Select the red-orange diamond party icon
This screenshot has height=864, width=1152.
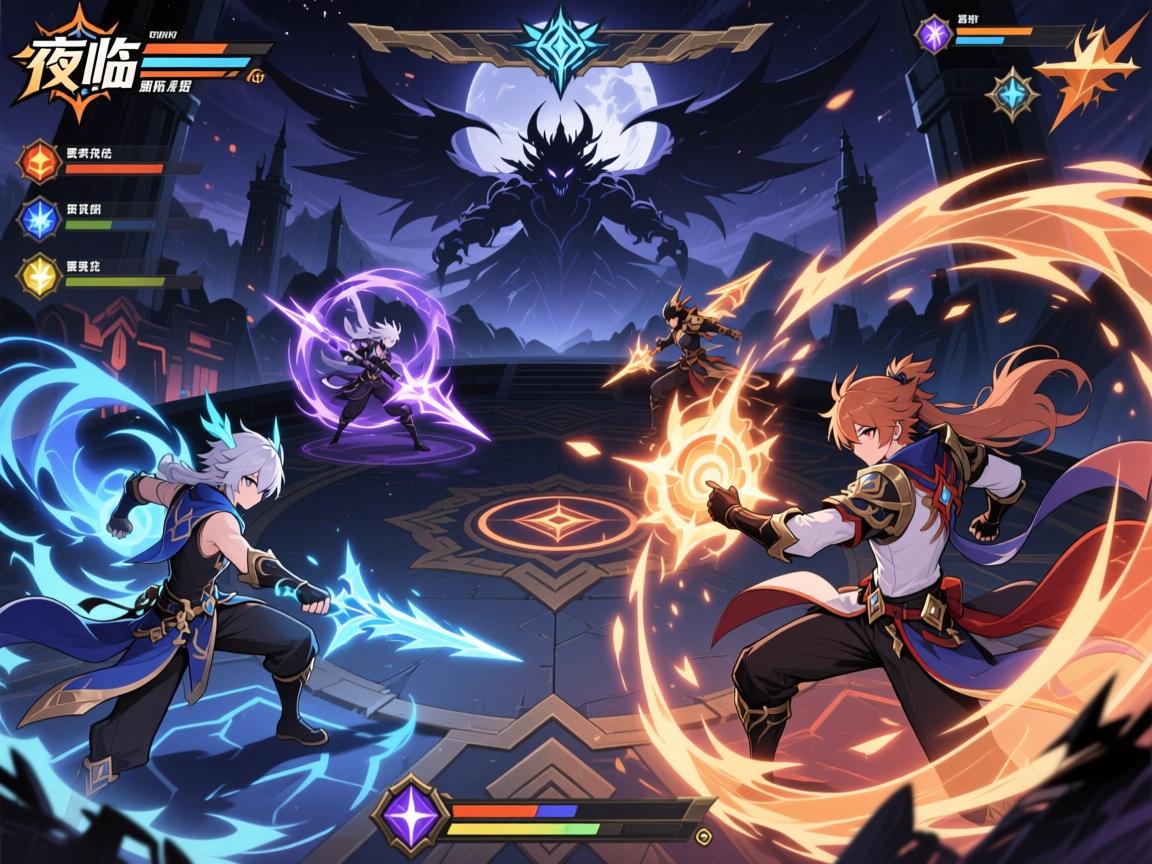coord(40,163)
